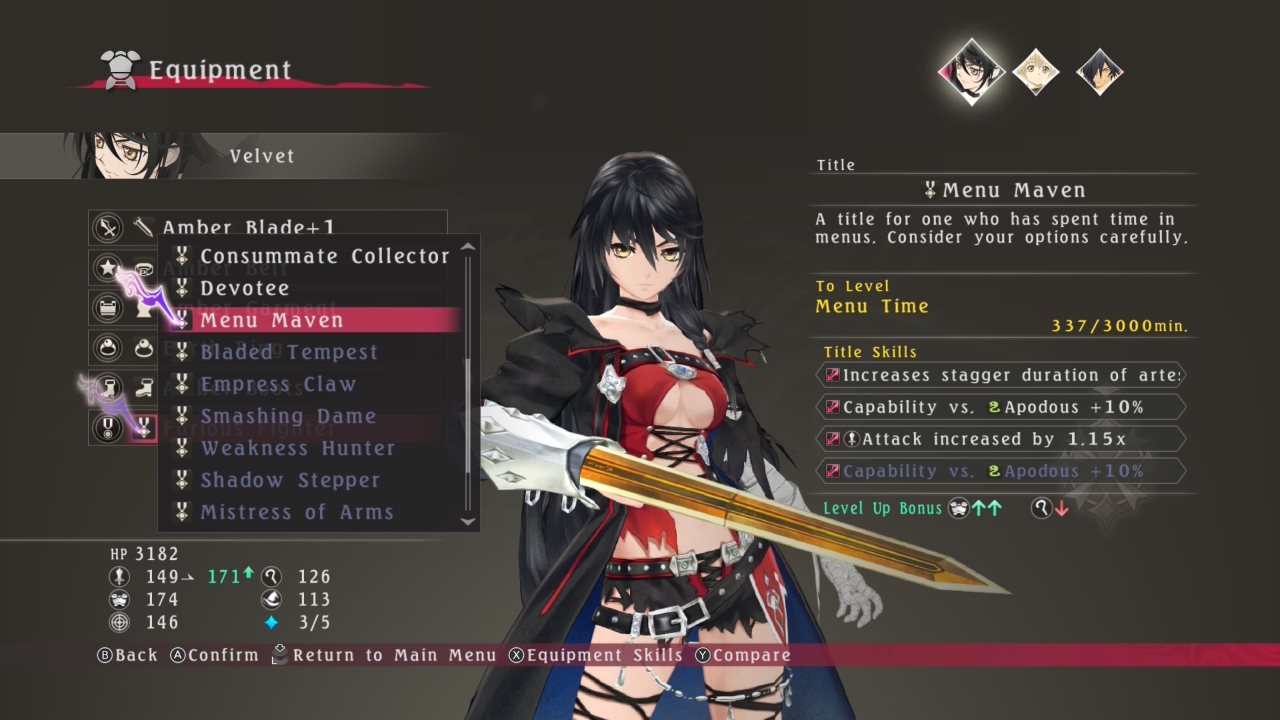Select the highlighted Menu Maven title
Viewport: 1280px width, 720px height.
point(271,320)
